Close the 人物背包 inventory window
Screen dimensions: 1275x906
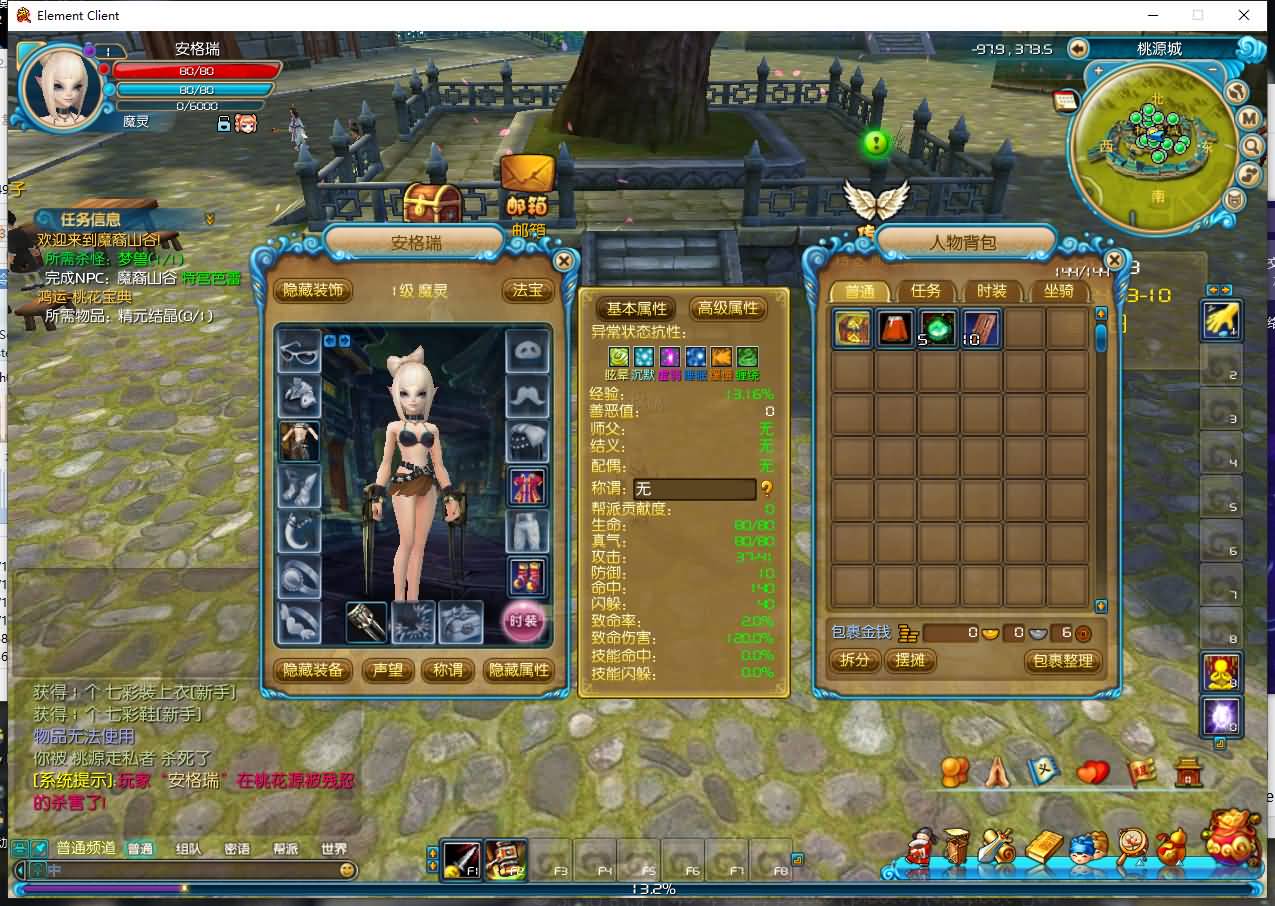click(1114, 261)
